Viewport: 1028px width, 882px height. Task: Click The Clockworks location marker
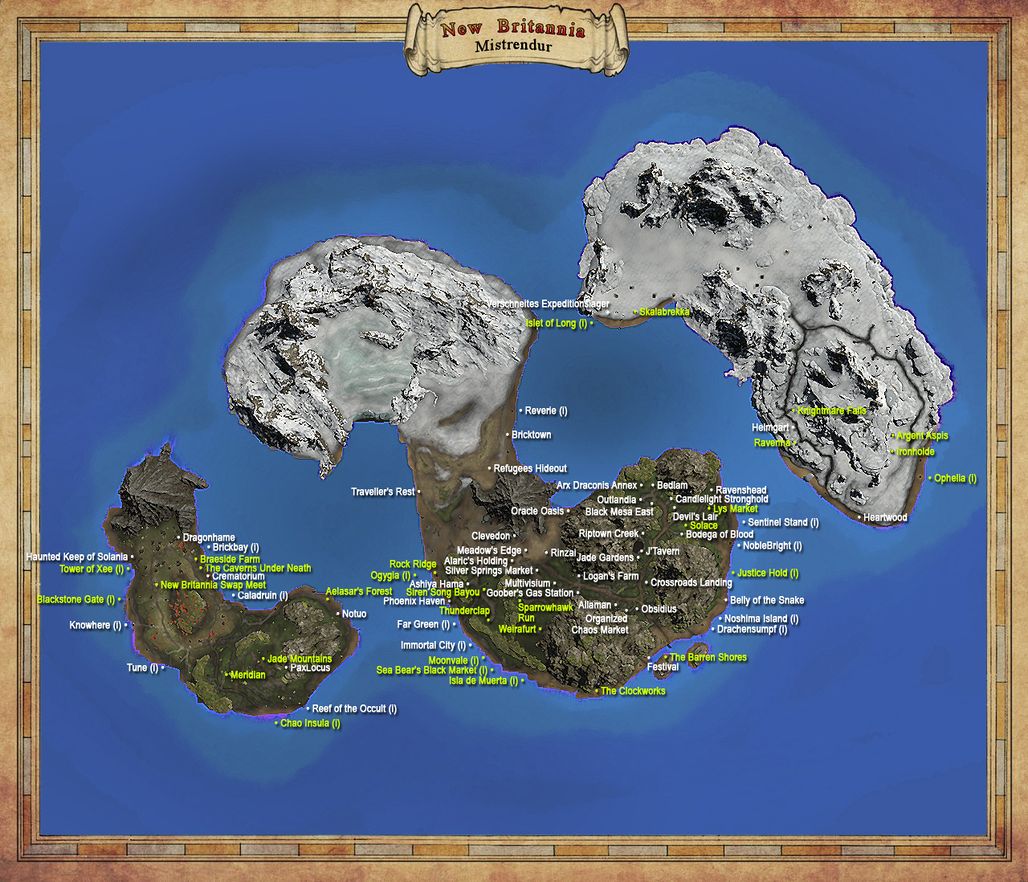coord(632,691)
